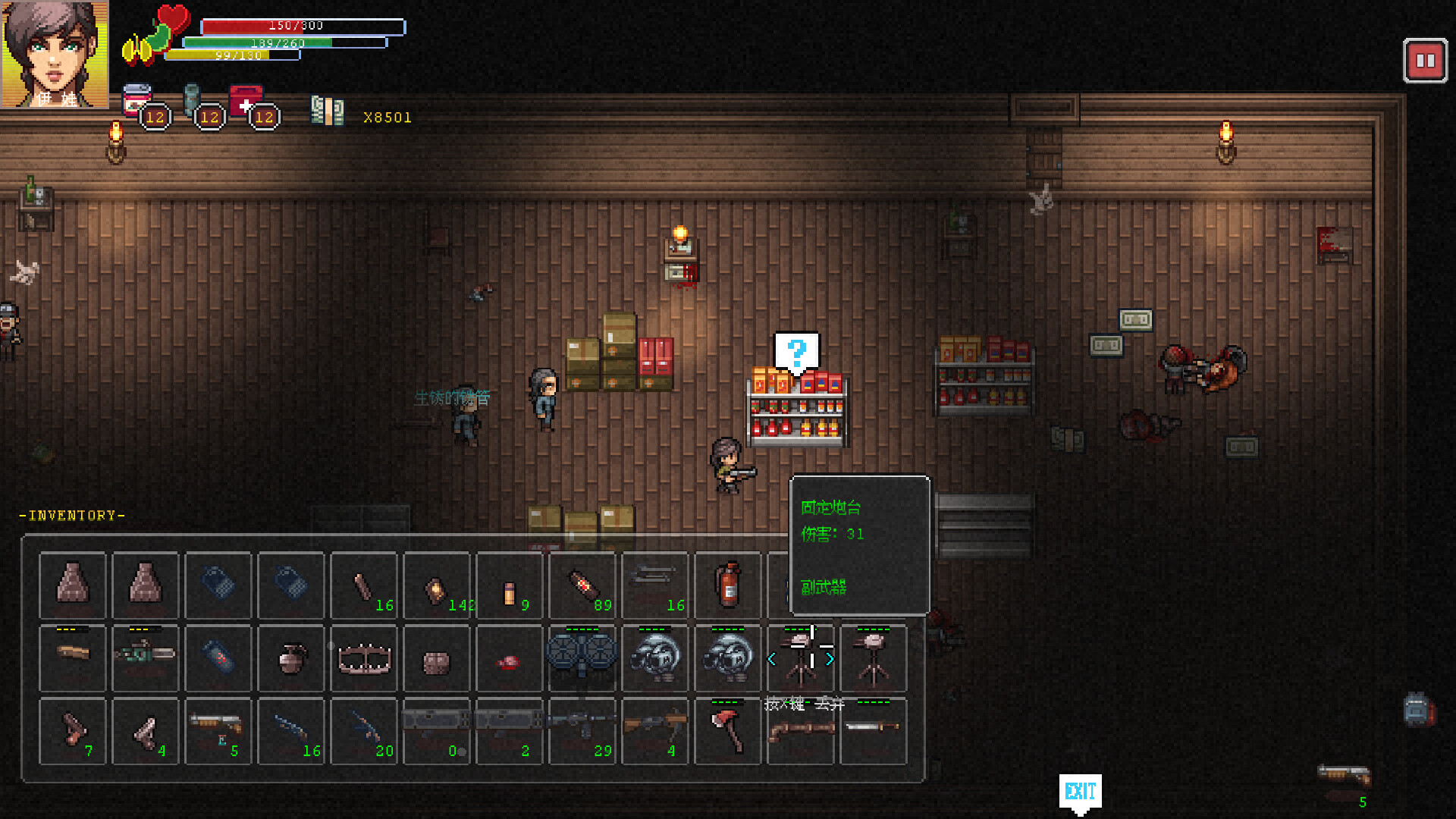The width and height of the screenshot is (1456, 819).
Task: Select the dynamite stack showing 89
Action: tap(582, 584)
